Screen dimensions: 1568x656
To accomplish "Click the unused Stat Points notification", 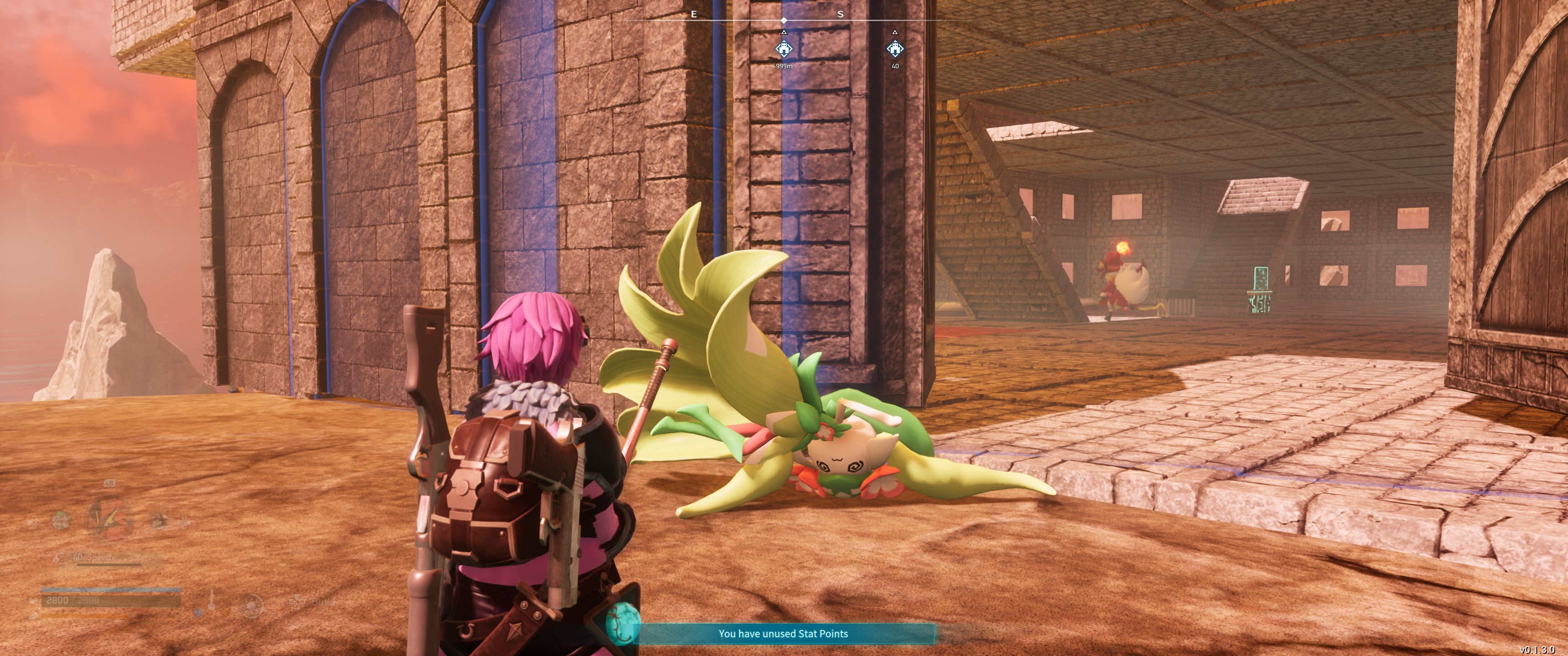I will point(783,634).
